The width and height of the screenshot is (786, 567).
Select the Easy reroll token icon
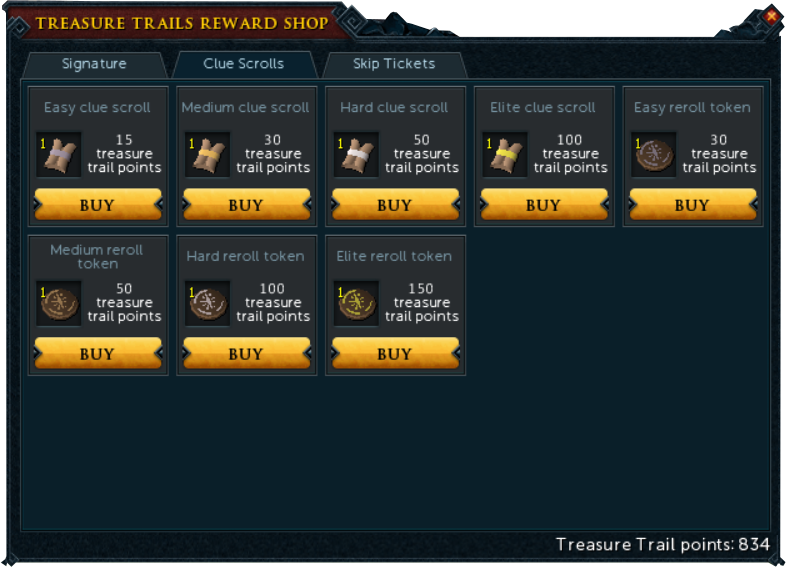coord(654,155)
